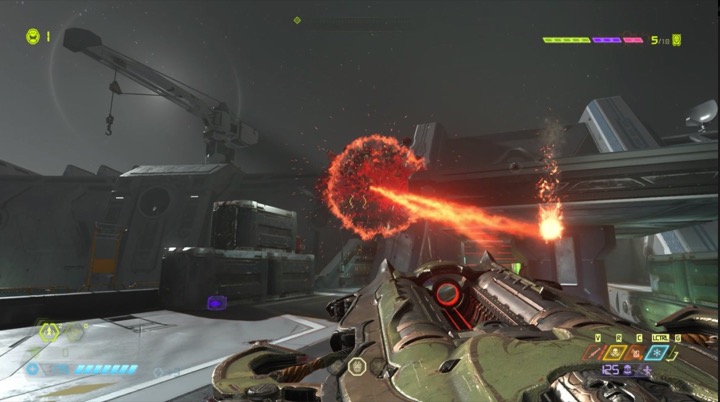720x402 pixels.
Task: Click the purple ammo type icon
Action: (x=627, y=371)
